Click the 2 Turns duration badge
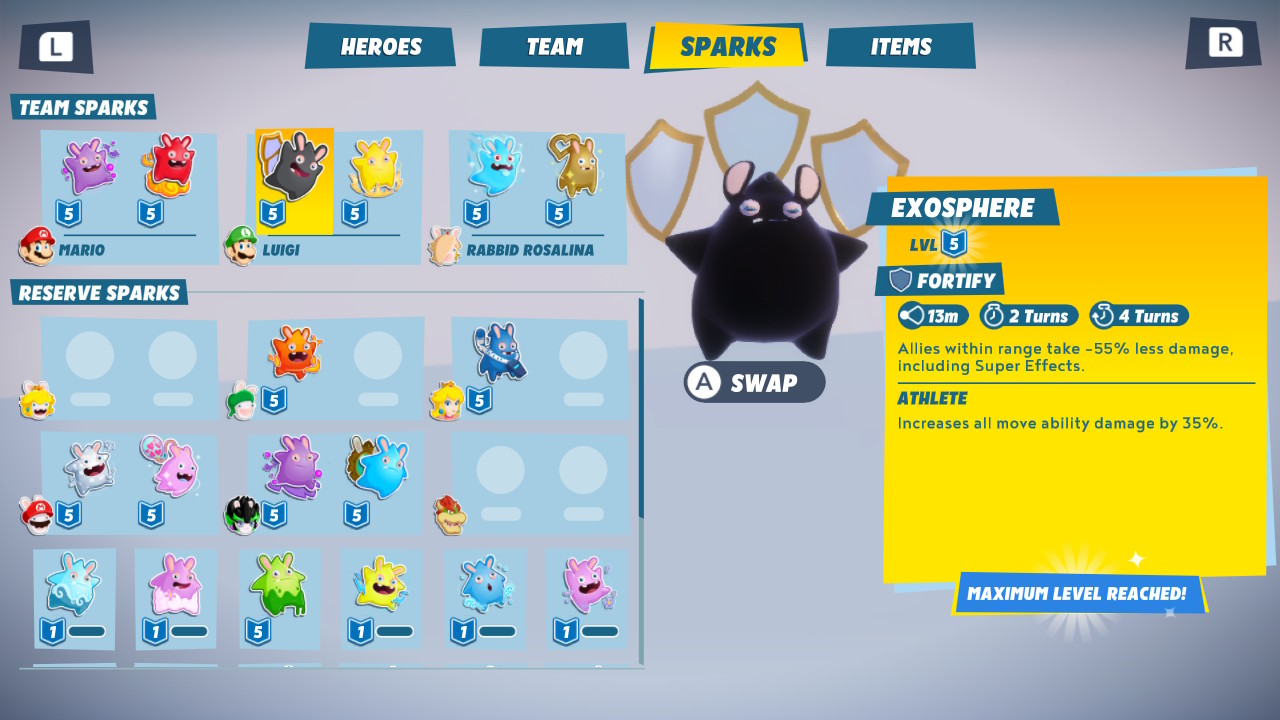Image resolution: width=1280 pixels, height=720 pixels. pos(1029,315)
